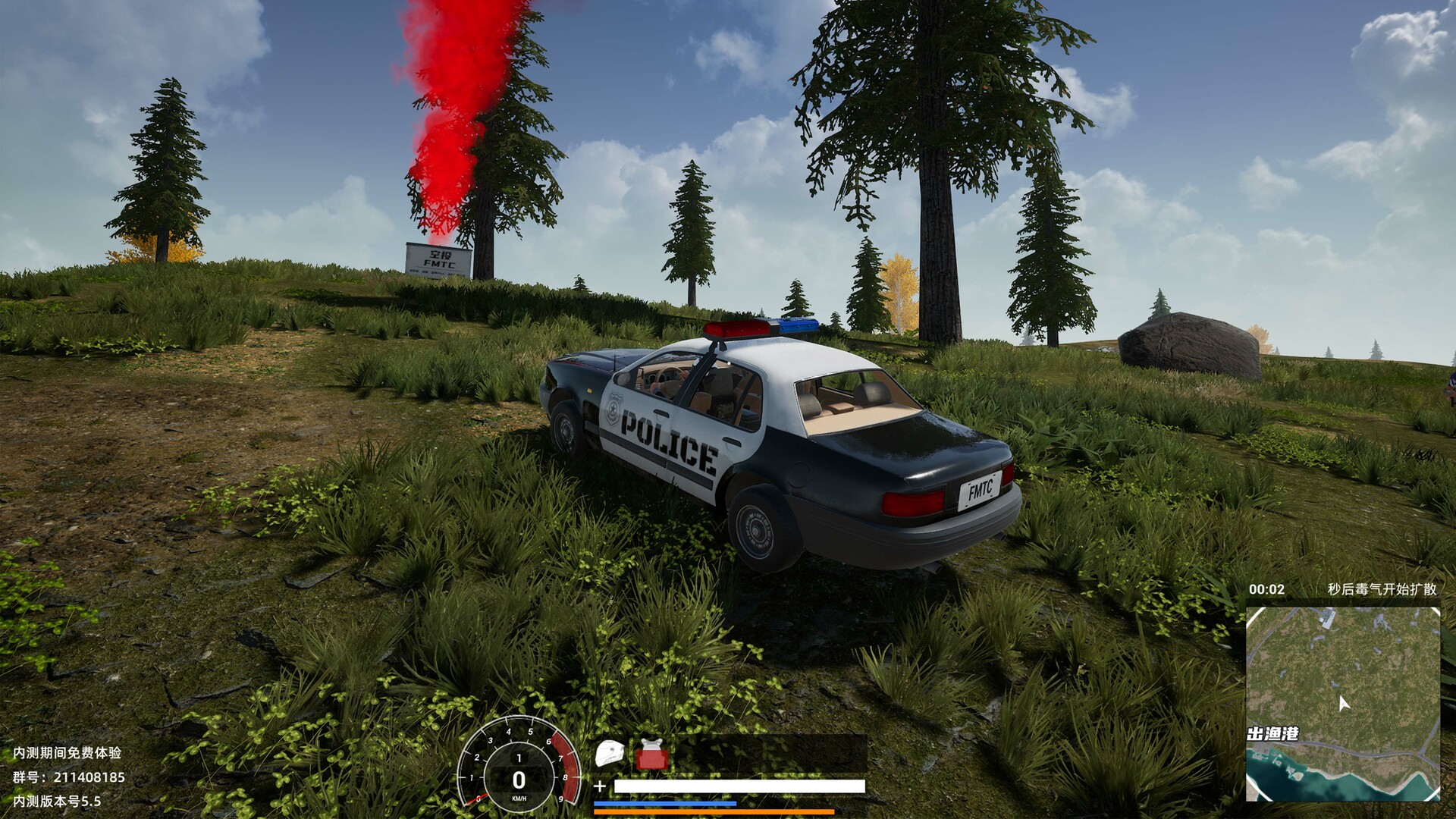The image size is (1456, 819).
Task: Click the health cross symbol beside the health bar
Action: click(x=599, y=786)
